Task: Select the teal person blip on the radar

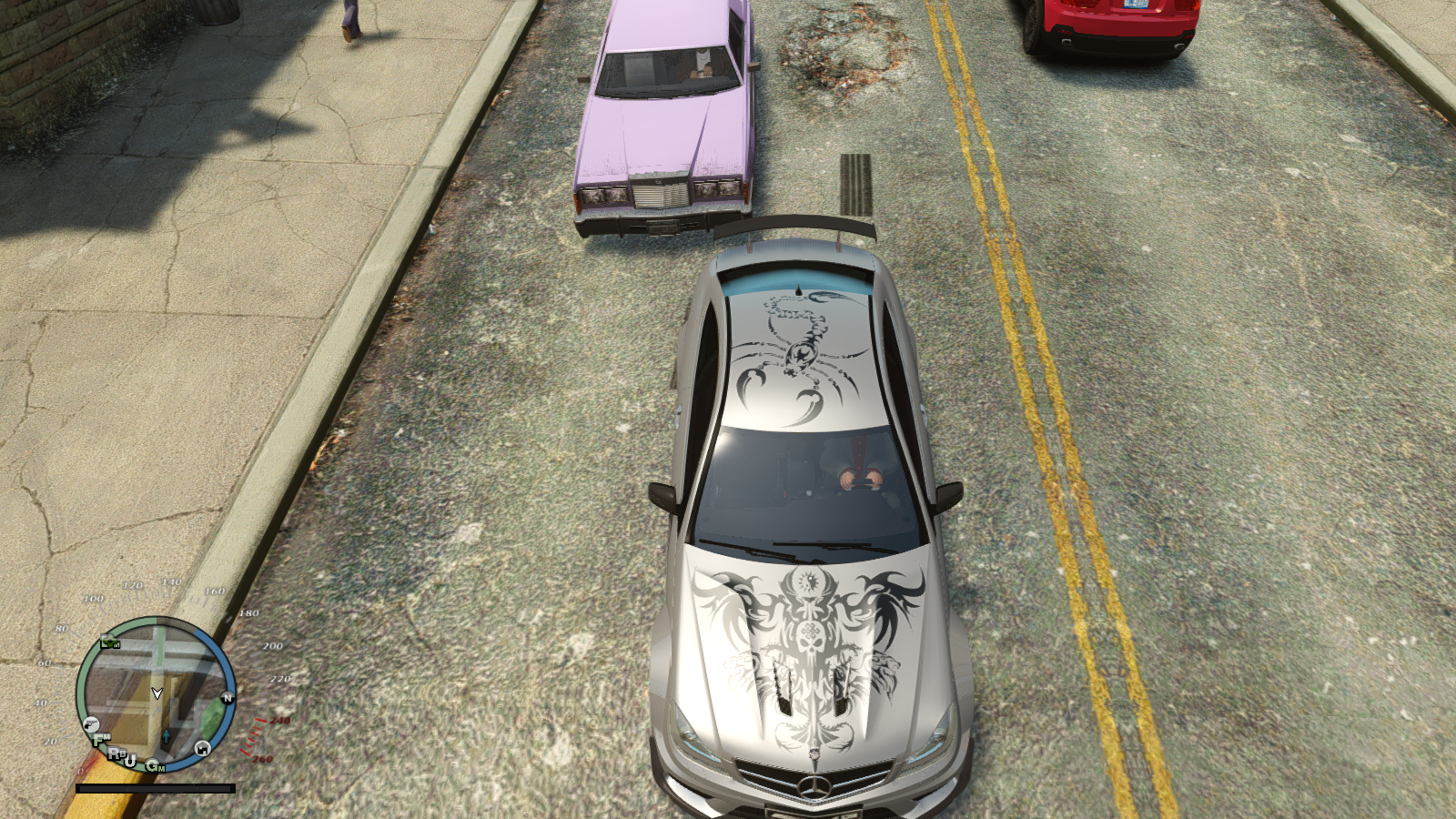Action: [x=167, y=734]
